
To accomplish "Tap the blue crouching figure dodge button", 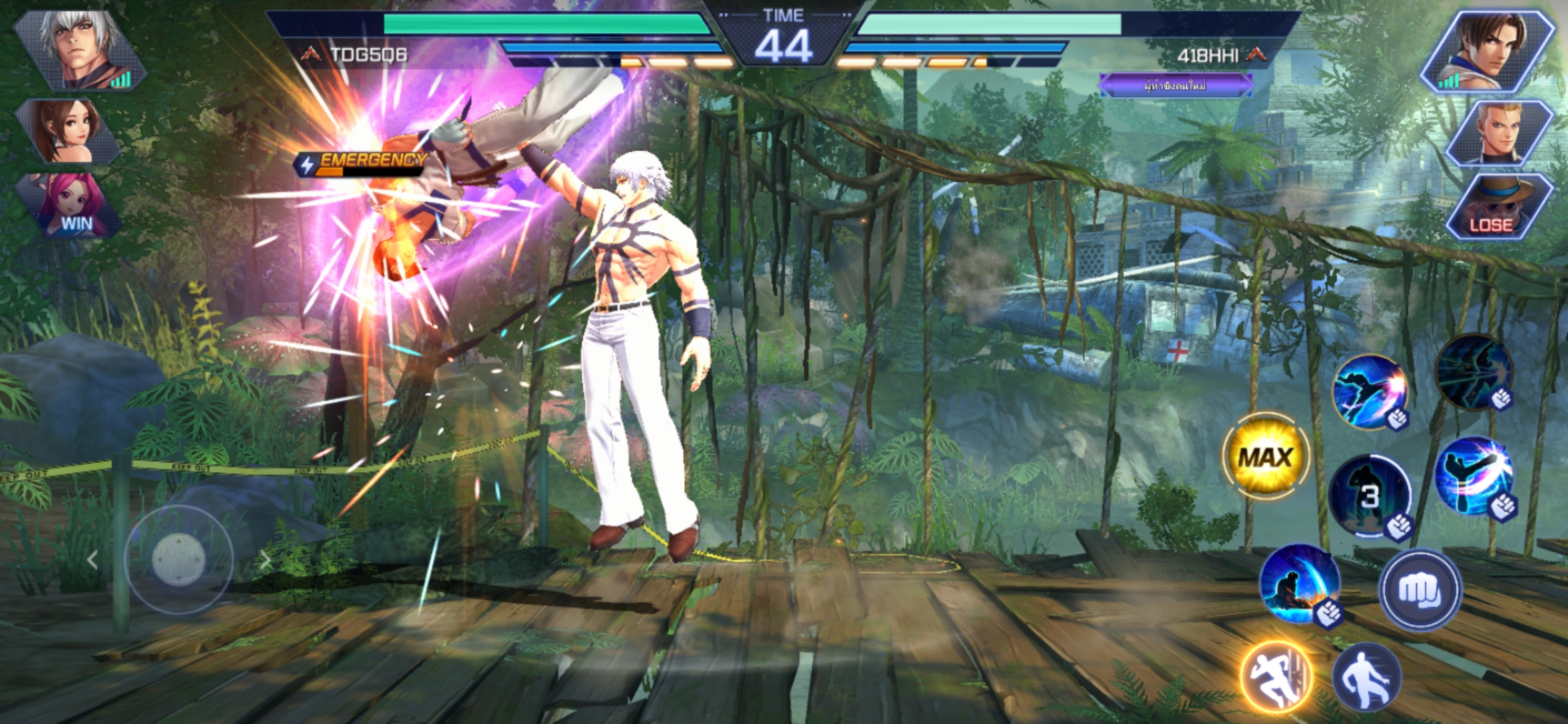I will pyautogui.click(x=1366, y=677).
